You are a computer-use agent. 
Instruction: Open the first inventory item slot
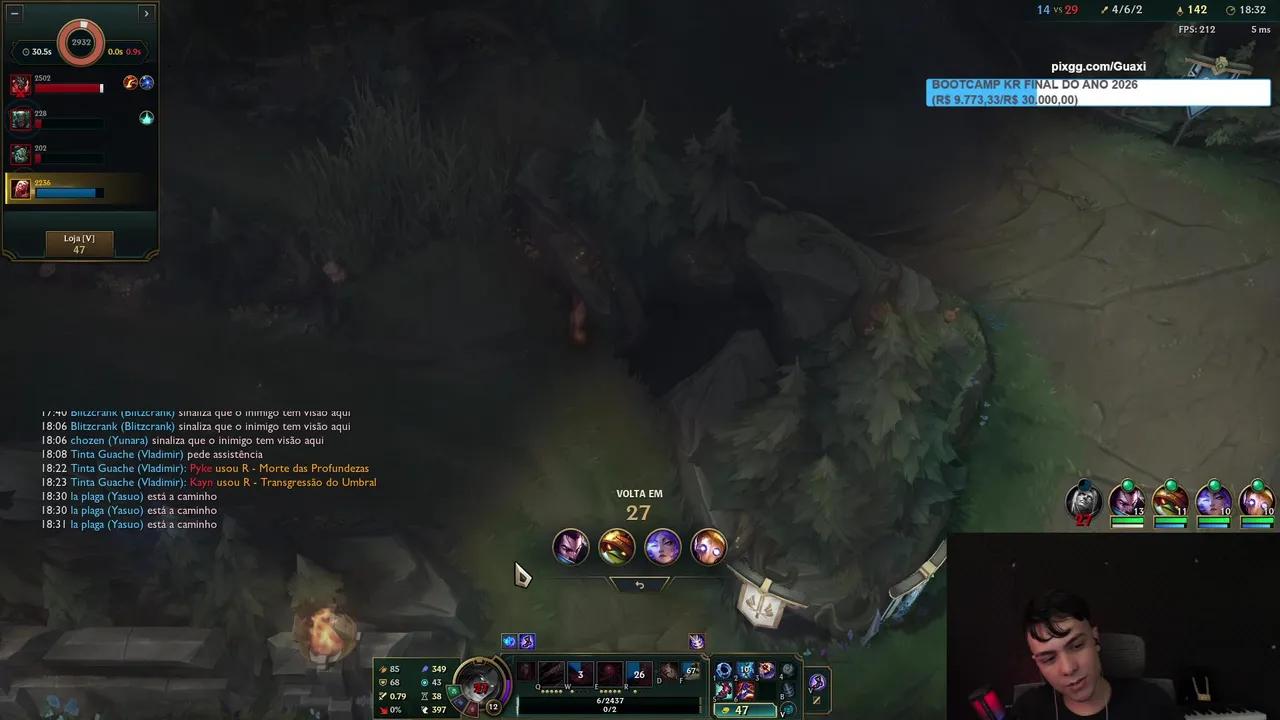click(x=724, y=671)
